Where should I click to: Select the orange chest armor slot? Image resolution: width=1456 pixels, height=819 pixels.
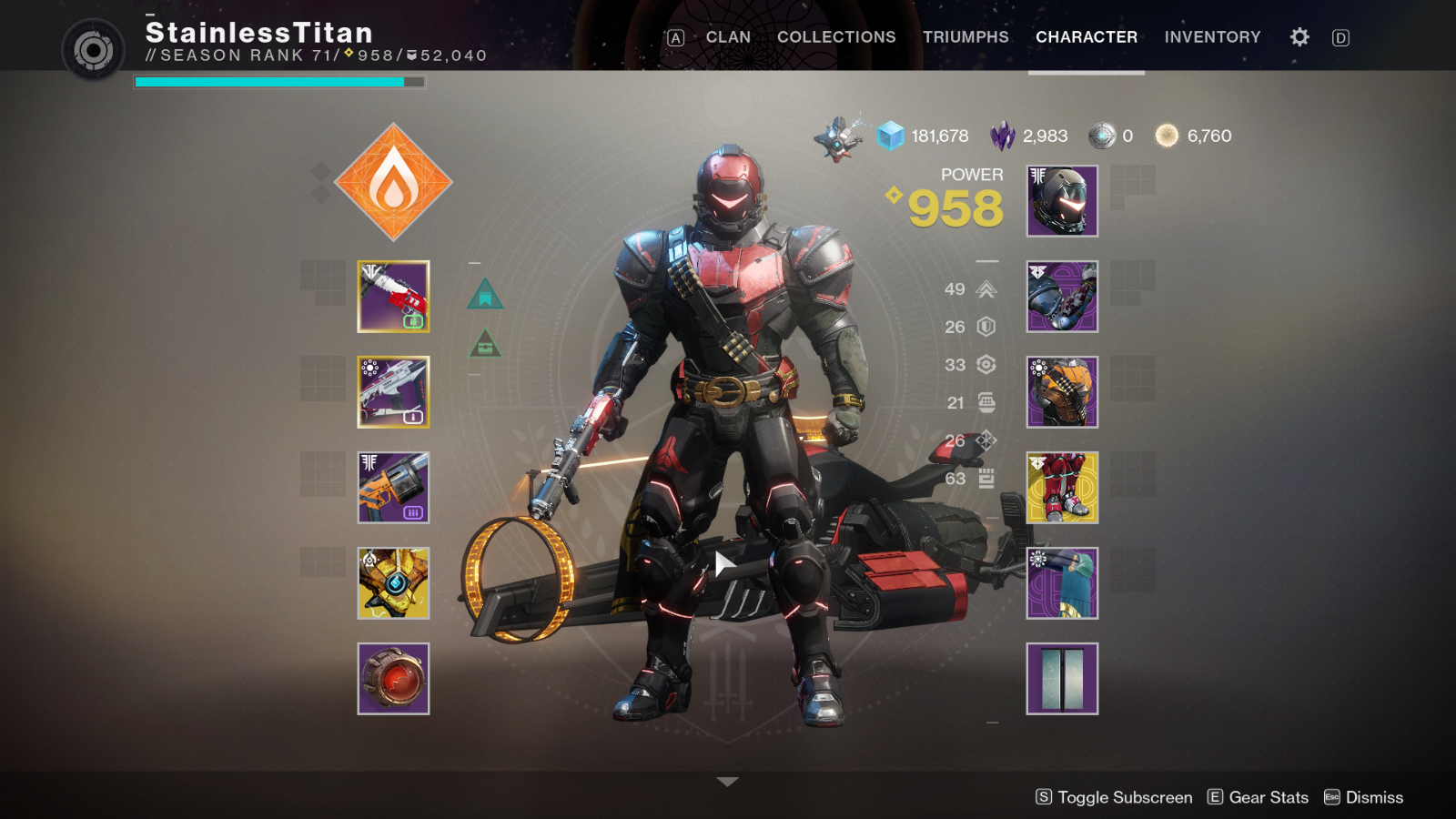tap(1062, 392)
